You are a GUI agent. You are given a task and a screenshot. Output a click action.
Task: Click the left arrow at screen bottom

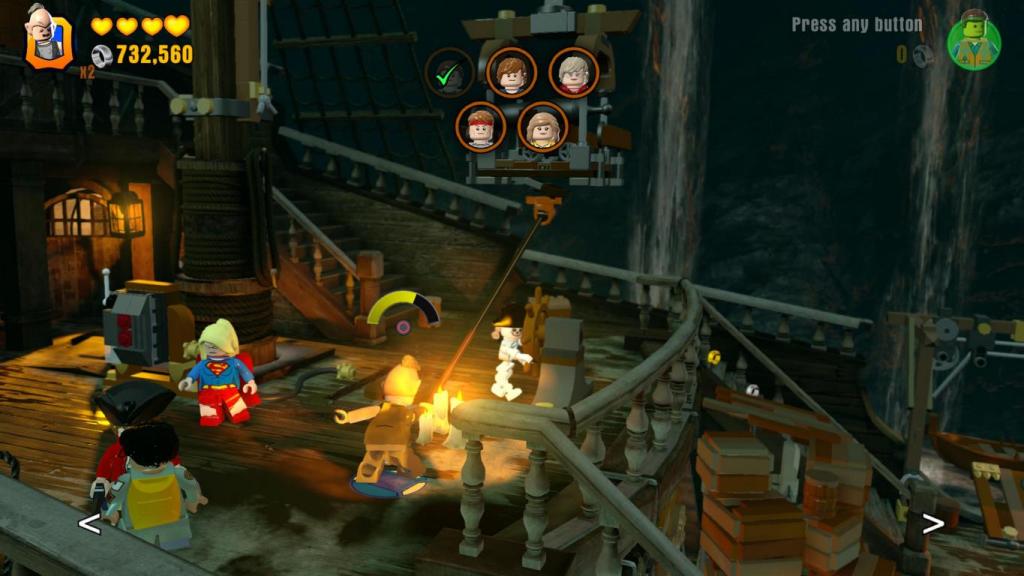click(x=89, y=523)
